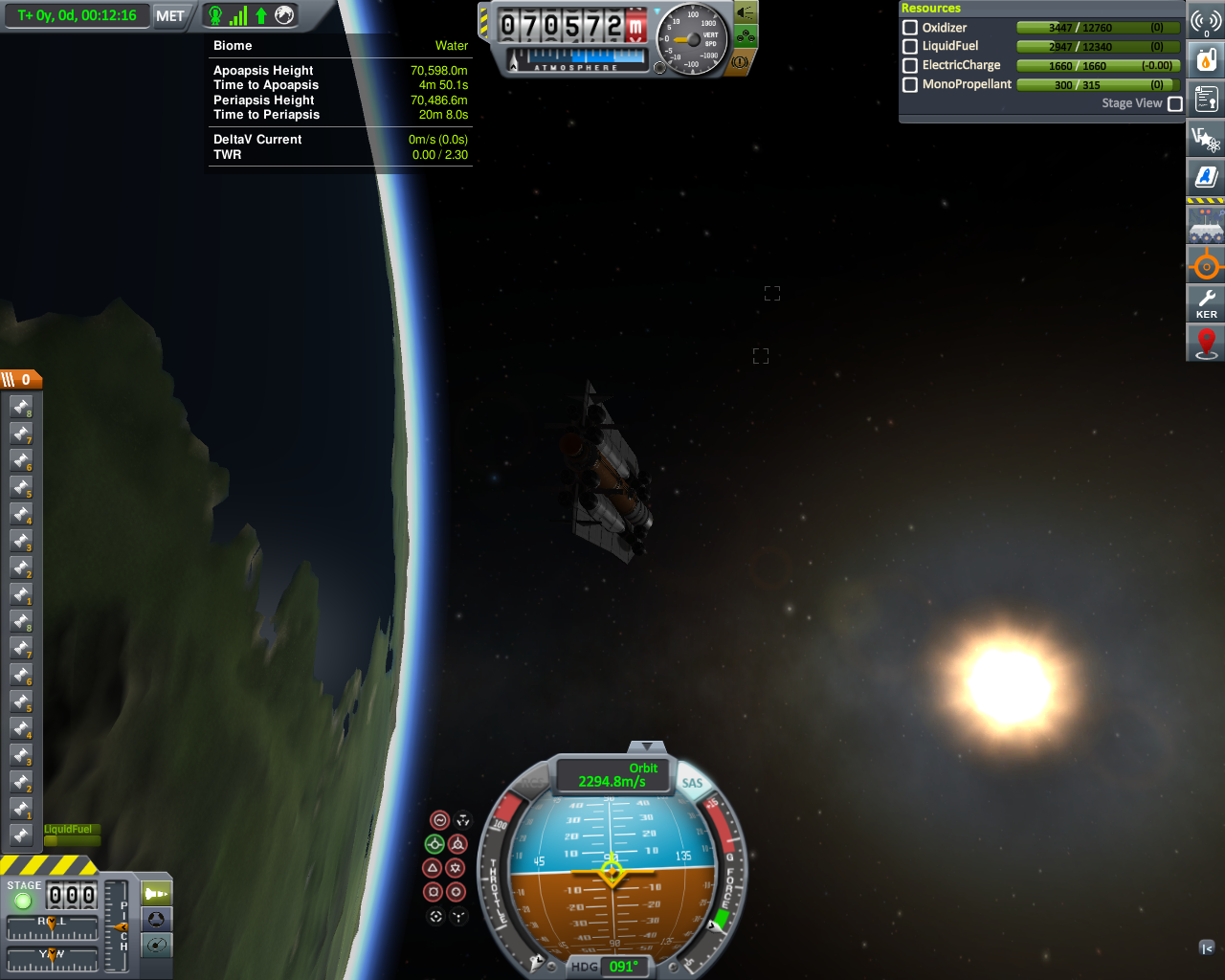Viewport: 1225px width, 980px height.
Task: Open the CommNet antenna signal button
Action: [1206, 21]
